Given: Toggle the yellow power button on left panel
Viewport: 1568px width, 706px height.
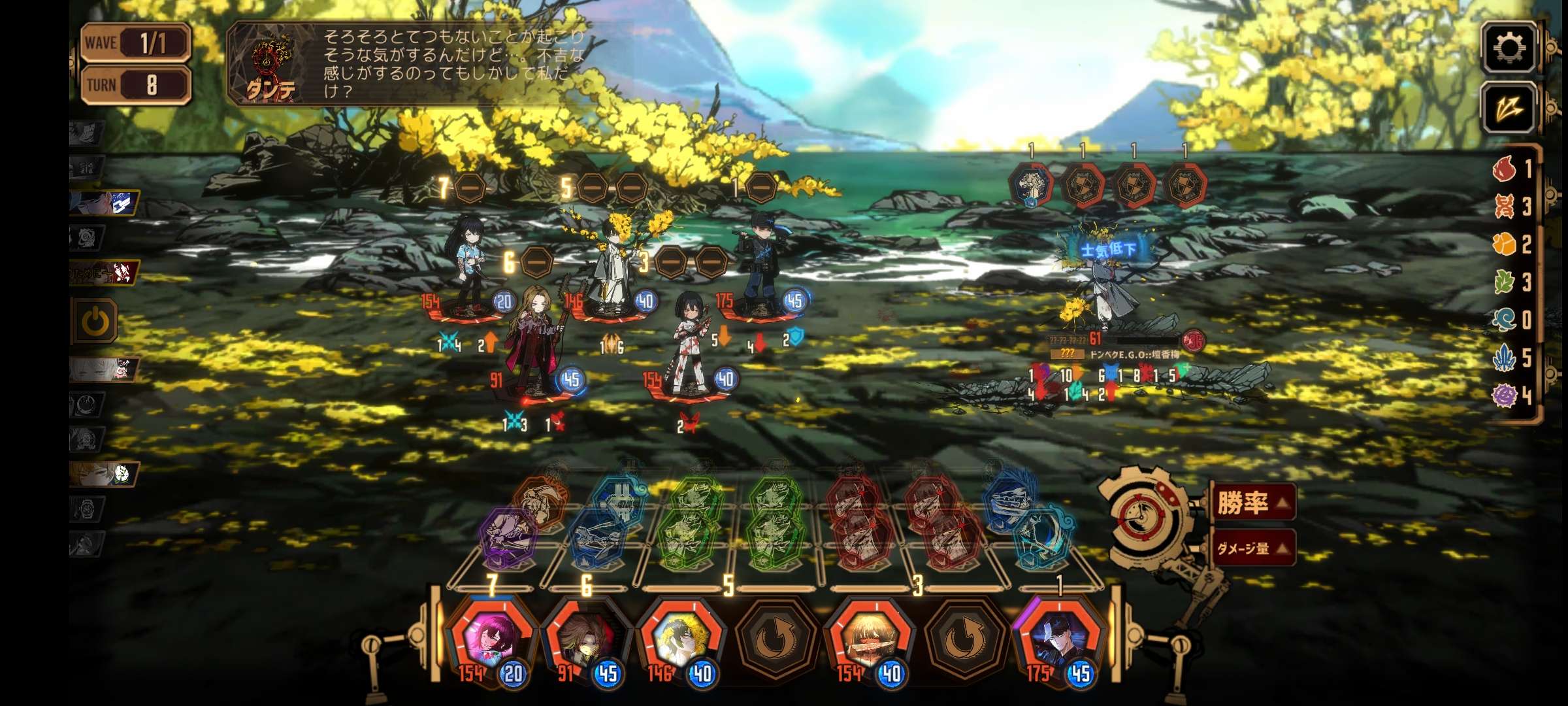Looking at the screenshot, I should tap(96, 321).
